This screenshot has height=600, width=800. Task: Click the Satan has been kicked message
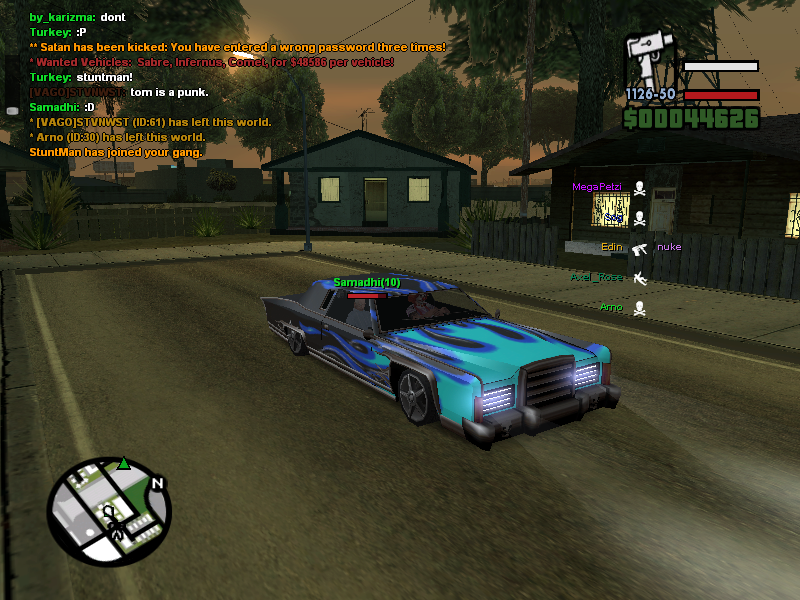[238, 47]
